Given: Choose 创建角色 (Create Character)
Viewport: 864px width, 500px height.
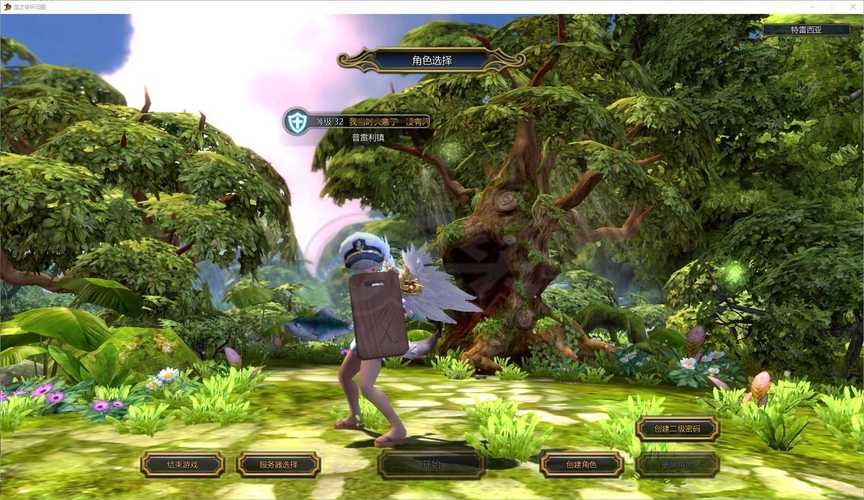Looking at the screenshot, I should pyautogui.click(x=581, y=464).
